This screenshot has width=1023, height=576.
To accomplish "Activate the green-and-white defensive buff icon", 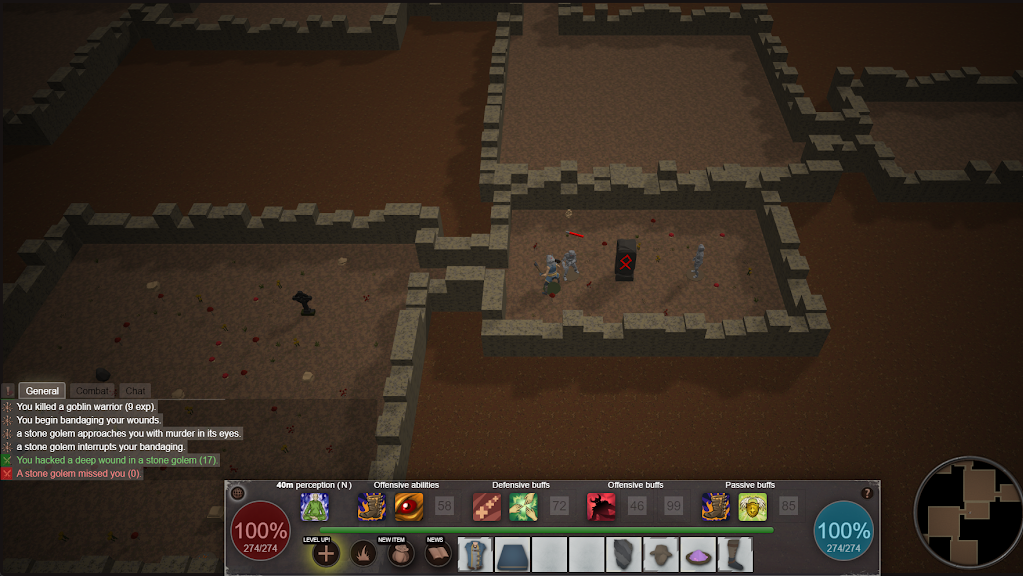I will 523,507.
